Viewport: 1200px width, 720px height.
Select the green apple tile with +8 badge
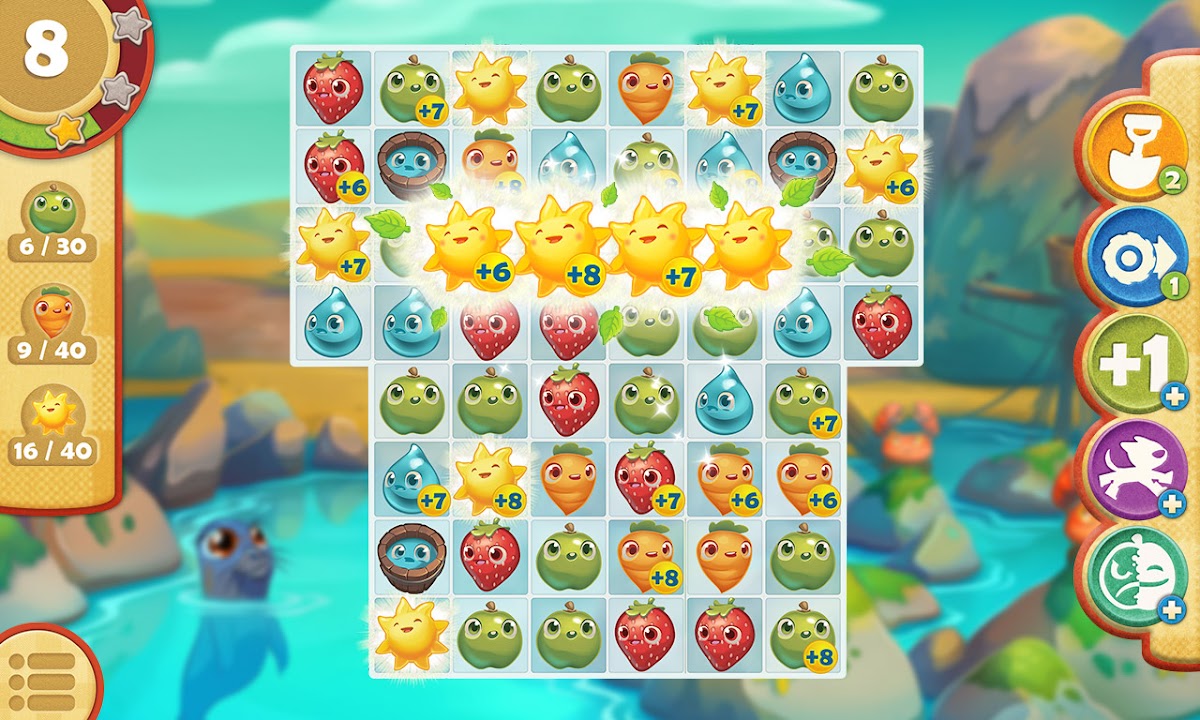coord(802,635)
